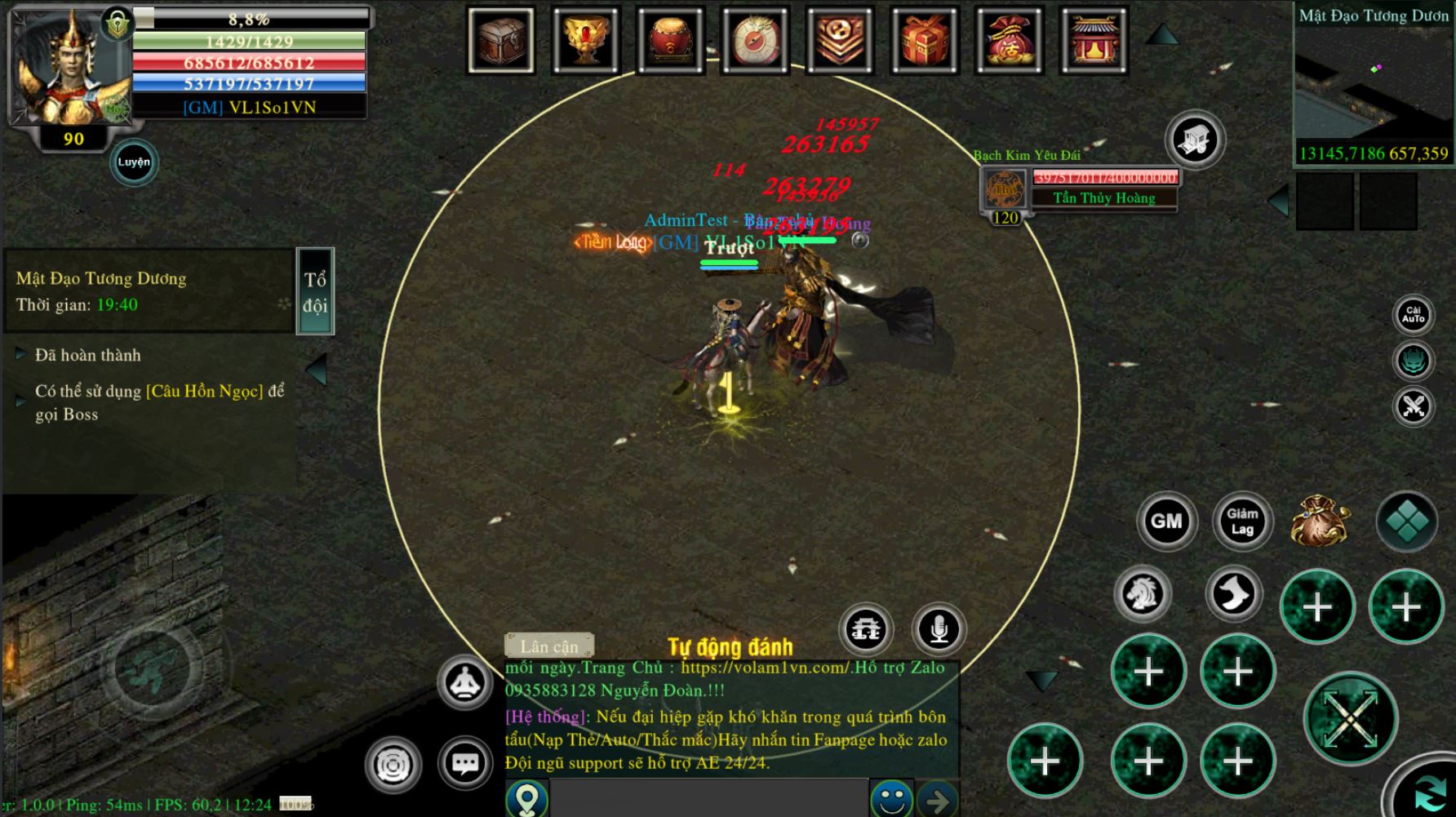This screenshot has height=817, width=1456.
Task: Open the treasure chest icon
Action: [501, 40]
